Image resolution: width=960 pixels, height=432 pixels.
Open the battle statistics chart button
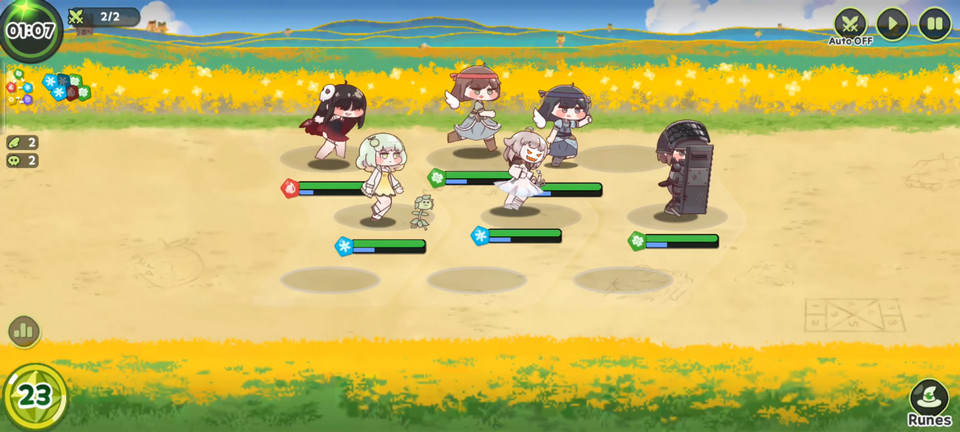[x=23, y=330]
